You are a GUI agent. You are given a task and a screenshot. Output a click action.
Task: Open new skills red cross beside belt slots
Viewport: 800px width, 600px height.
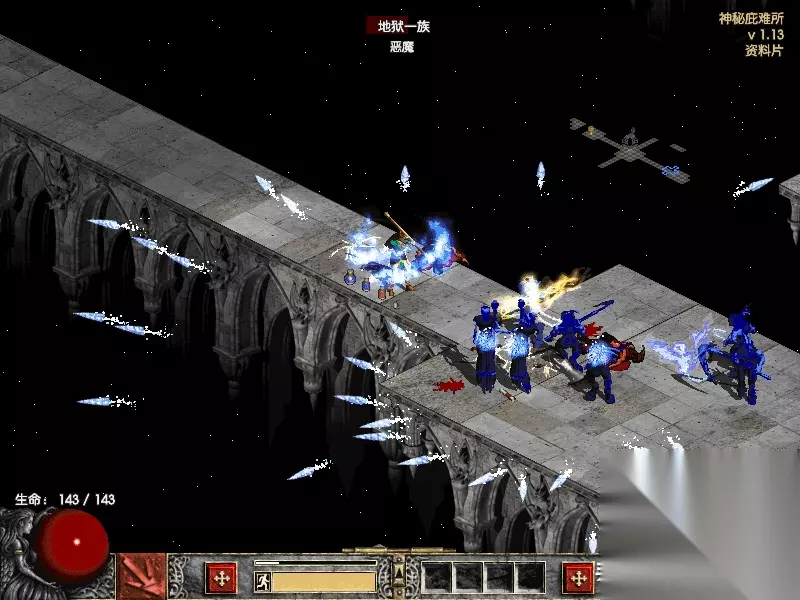pyautogui.click(x=578, y=577)
